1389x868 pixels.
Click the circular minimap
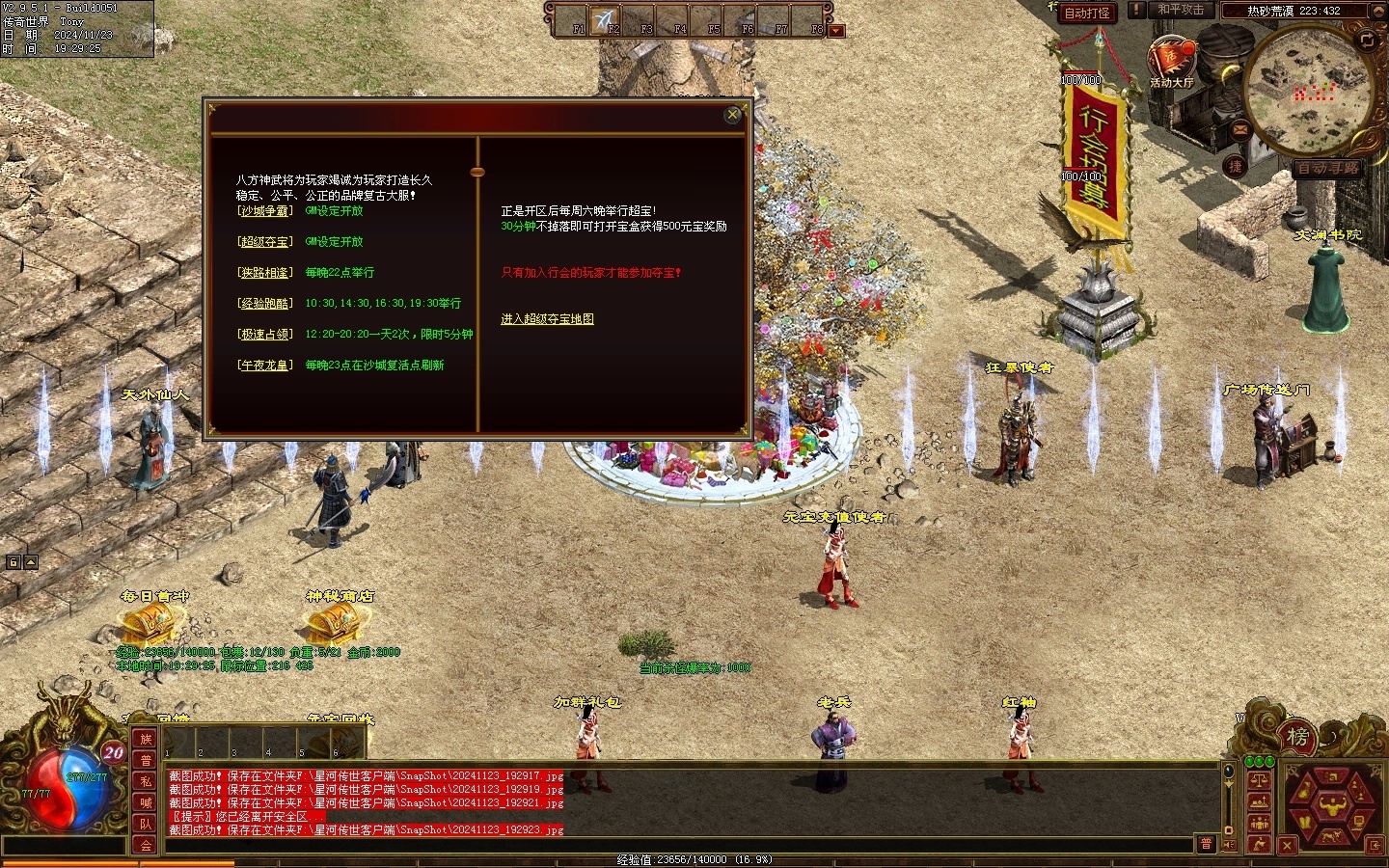pyautogui.click(x=1310, y=92)
